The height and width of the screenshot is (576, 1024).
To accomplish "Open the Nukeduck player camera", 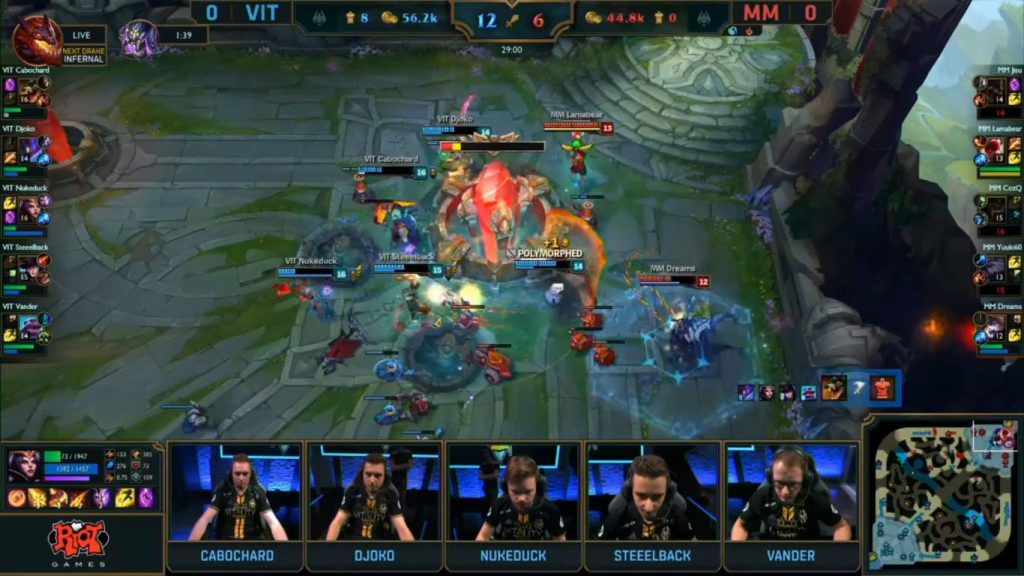I will 514,492.
